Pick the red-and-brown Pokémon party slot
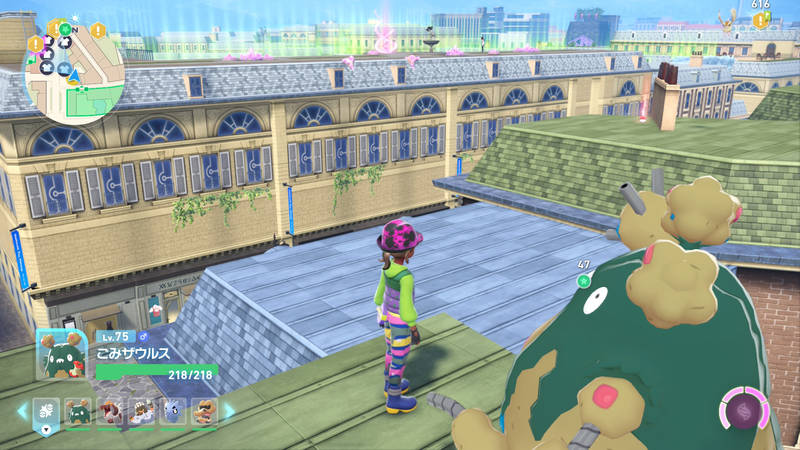Screen dimensions: 800x450 (111, 410)
